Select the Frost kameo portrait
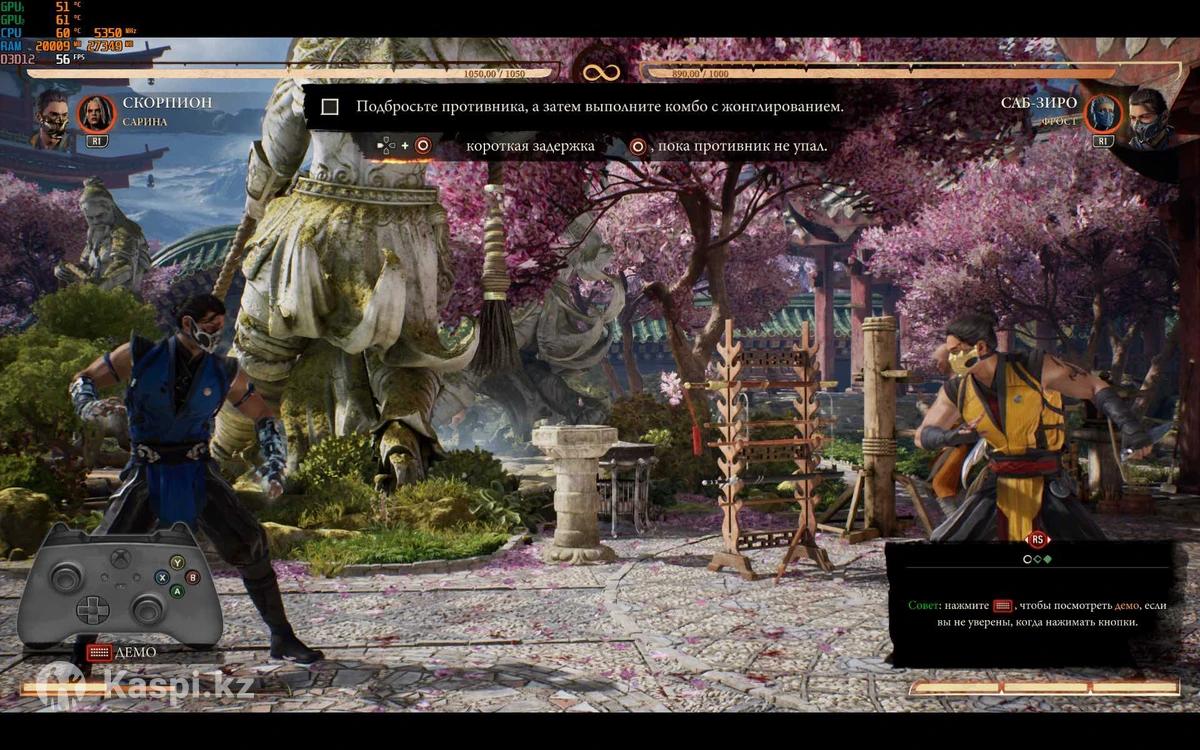 coord(1104,114)
